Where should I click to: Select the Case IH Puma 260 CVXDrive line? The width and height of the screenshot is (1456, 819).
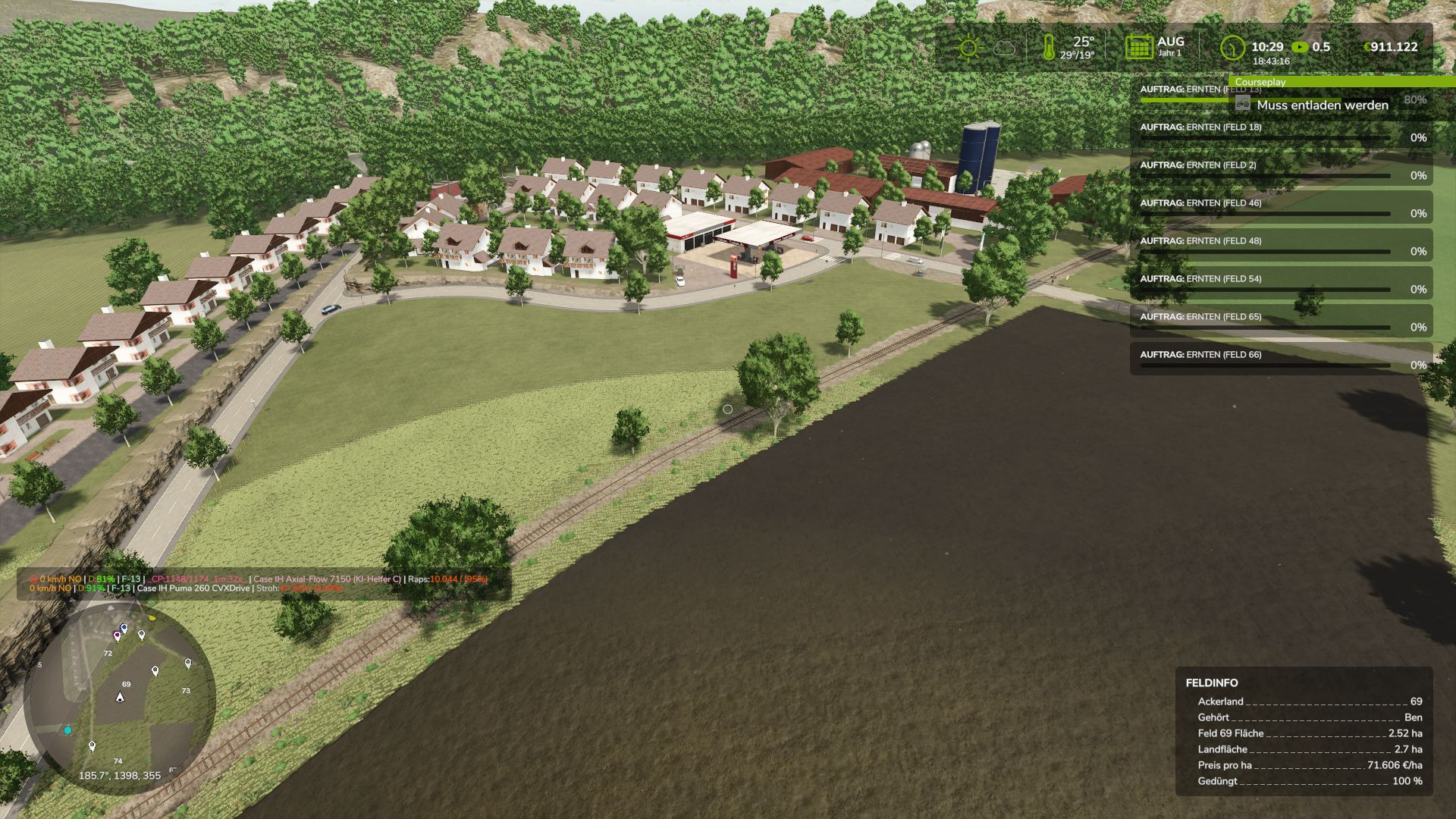193,588
